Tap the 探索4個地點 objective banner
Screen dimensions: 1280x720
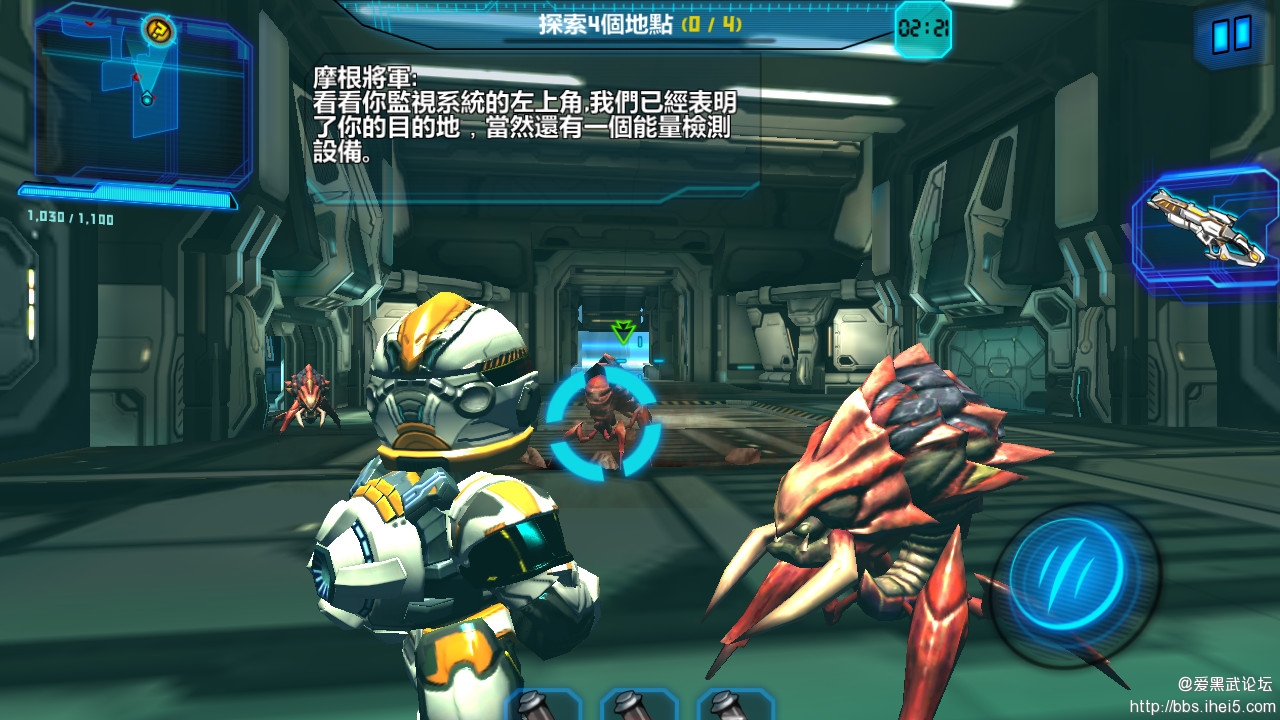tap(607, 24)
